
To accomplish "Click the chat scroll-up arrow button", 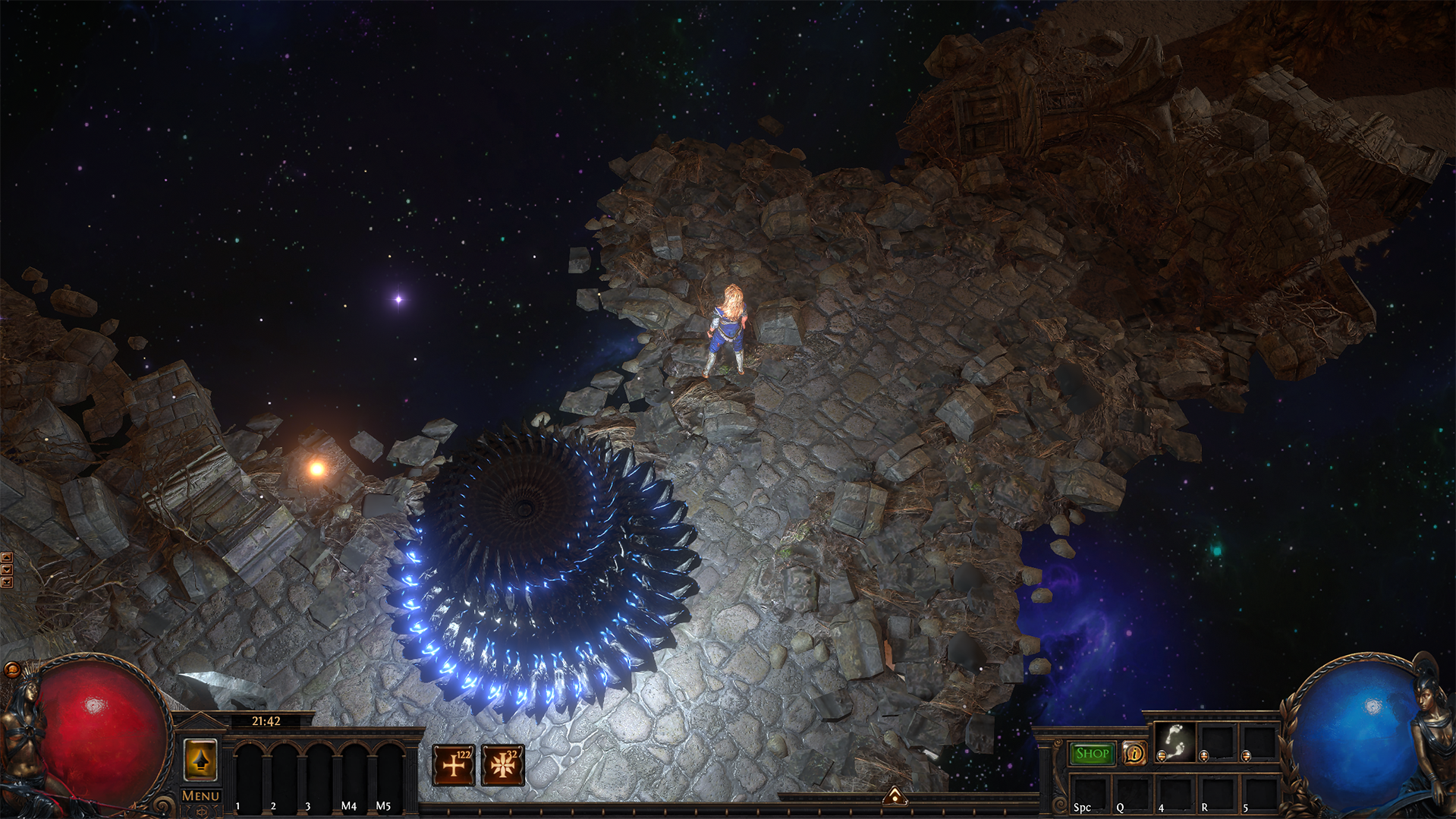I will coord(7,558).
